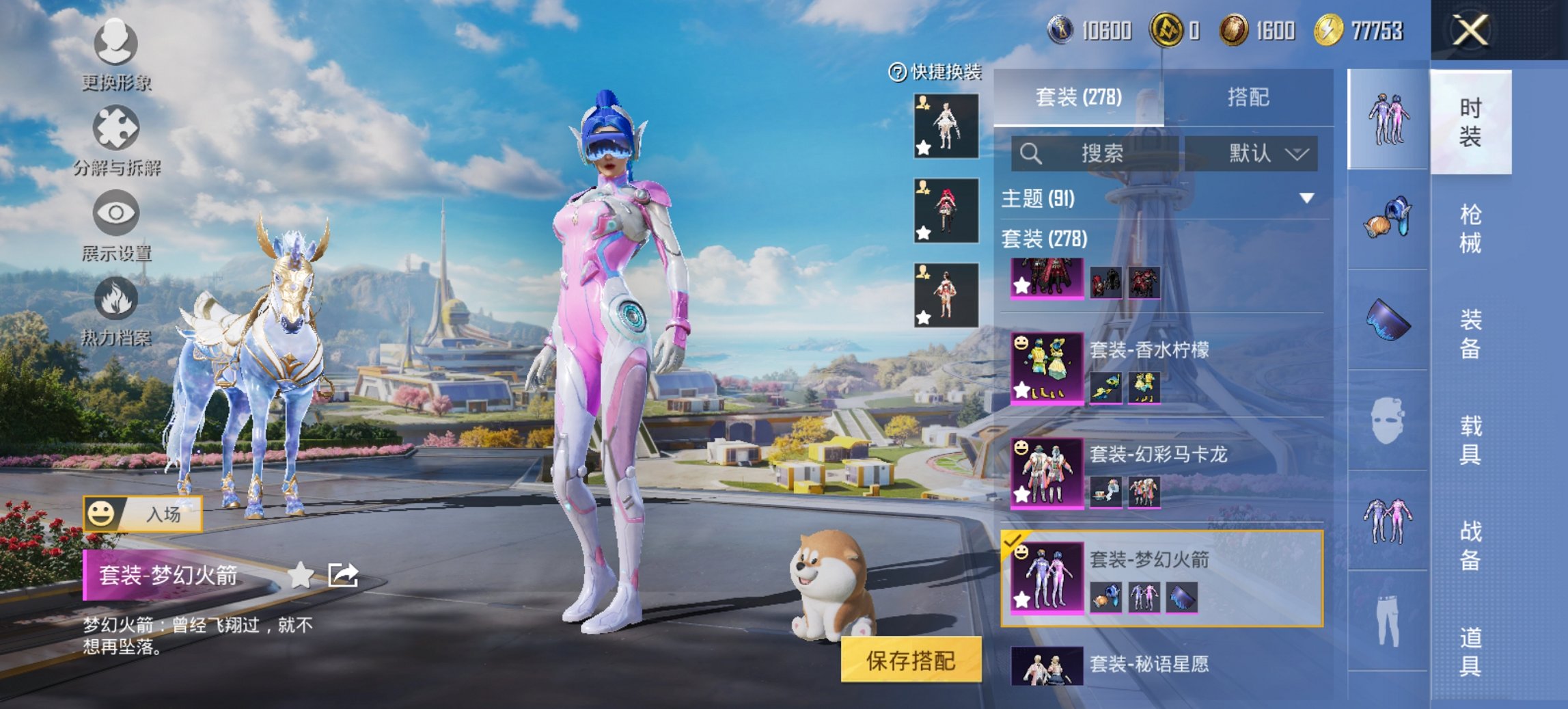Select the 分解与拆解 dismantle icon

tap(116, 126)
